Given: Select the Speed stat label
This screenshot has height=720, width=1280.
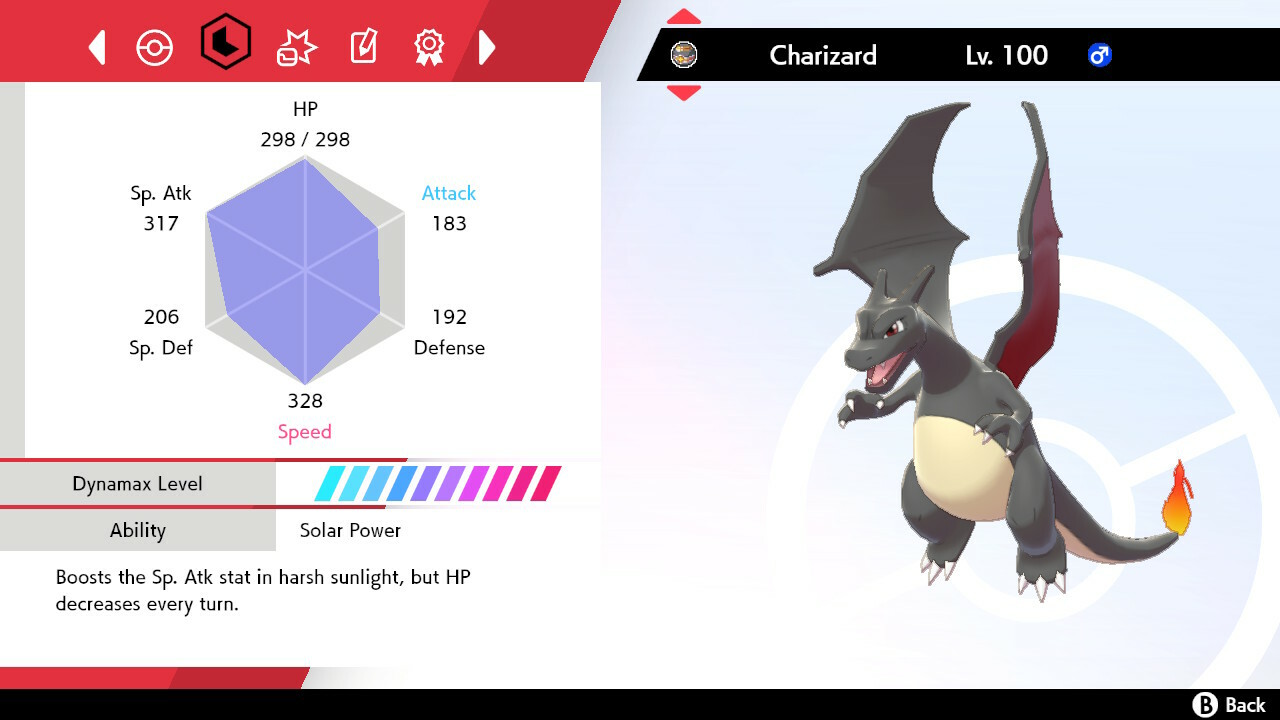Looking at the screenshot, I should 305,431.
